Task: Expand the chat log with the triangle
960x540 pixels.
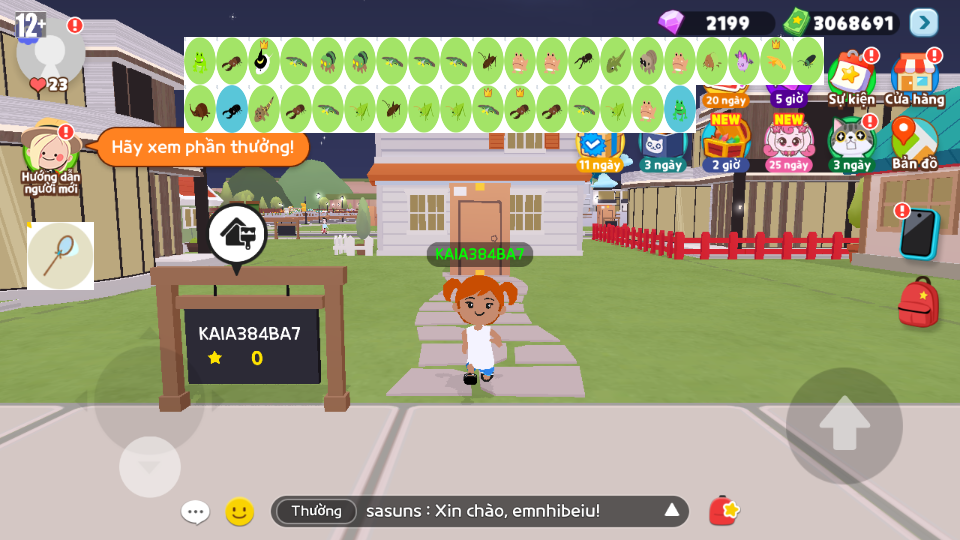Action: (672, 511)
